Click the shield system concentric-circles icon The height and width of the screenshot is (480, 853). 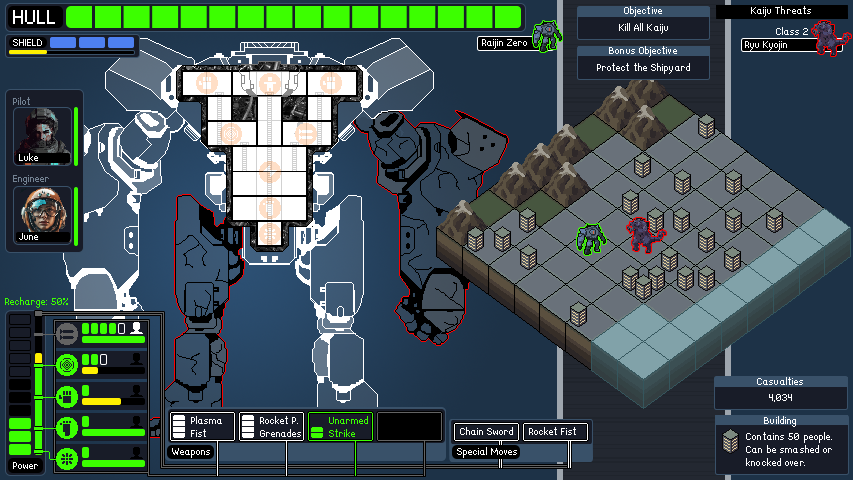coord(67,365)
